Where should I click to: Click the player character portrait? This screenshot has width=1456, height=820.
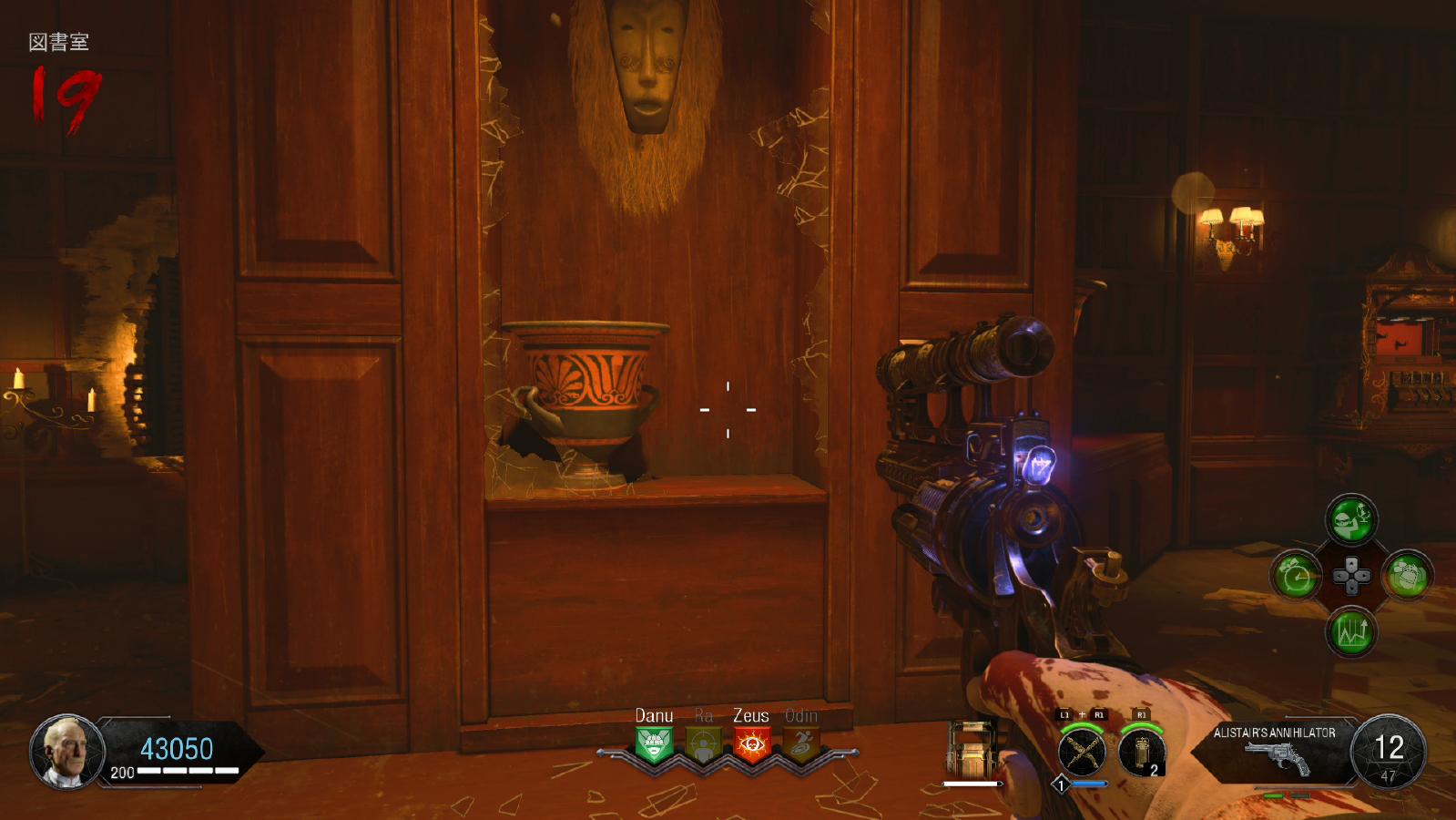pyautogui.click(x=67, y=752)
